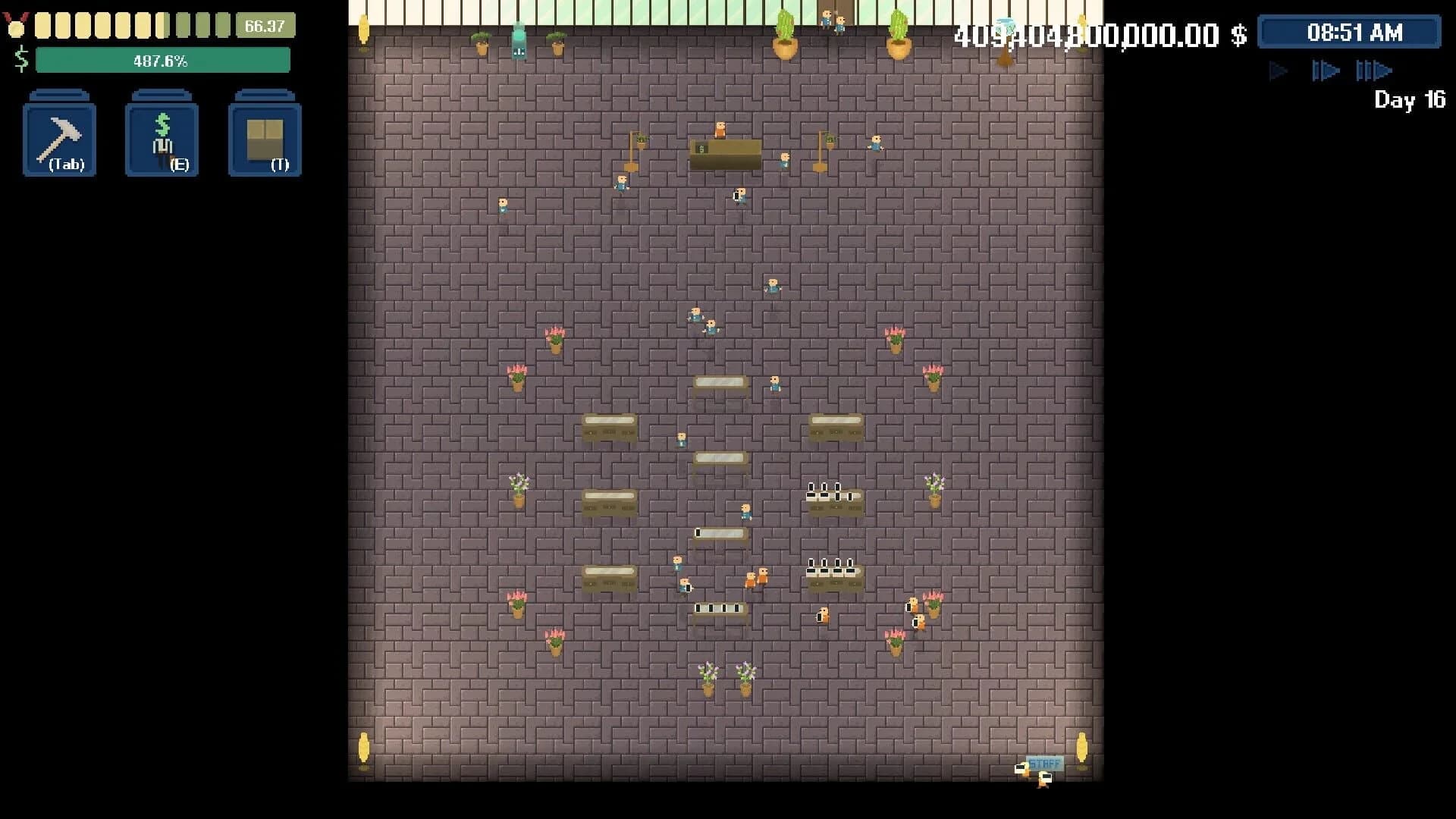Enable triple-speed fast forward
This screenshot has height=819, width=1456.
pyautogui.click(x=1373, y=71)
